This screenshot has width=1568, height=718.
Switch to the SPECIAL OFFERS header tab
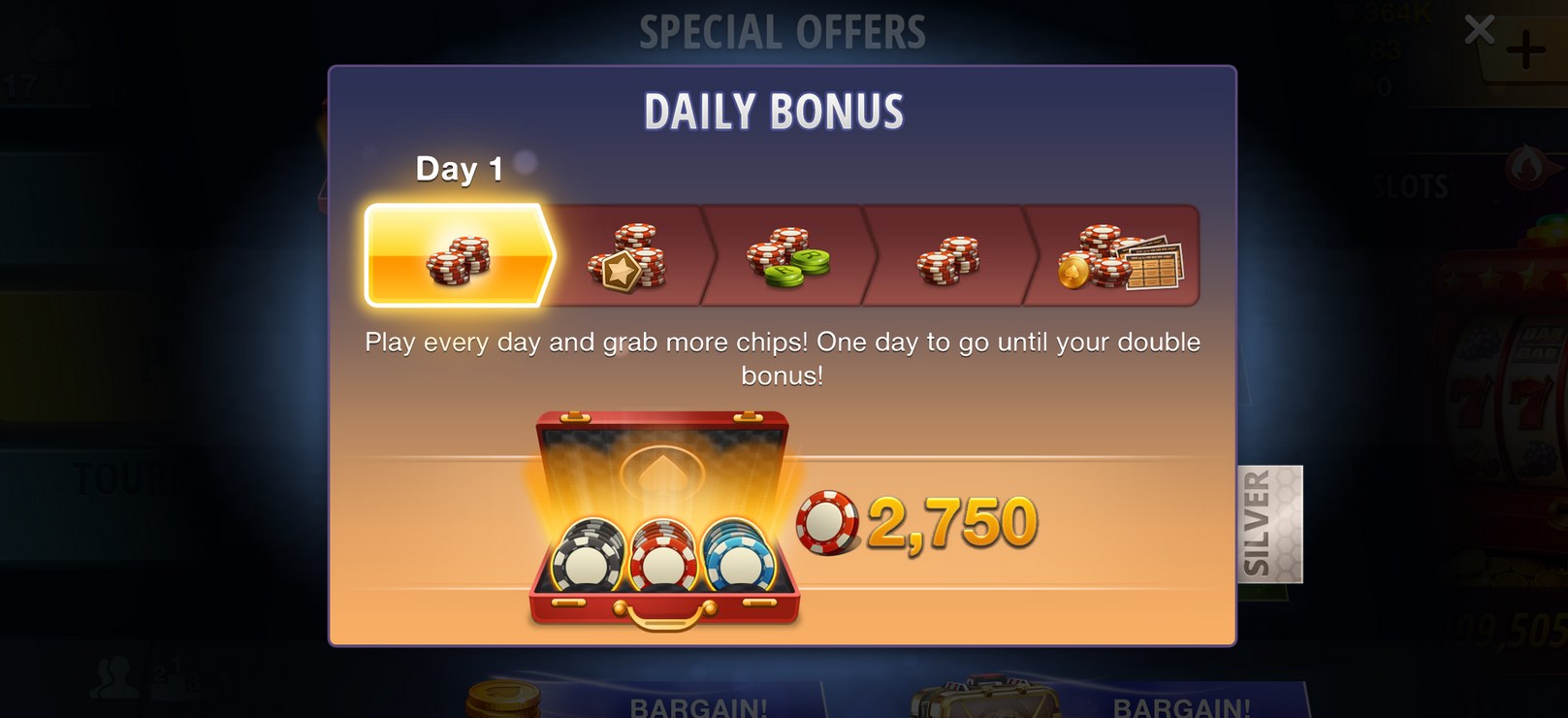784,29
